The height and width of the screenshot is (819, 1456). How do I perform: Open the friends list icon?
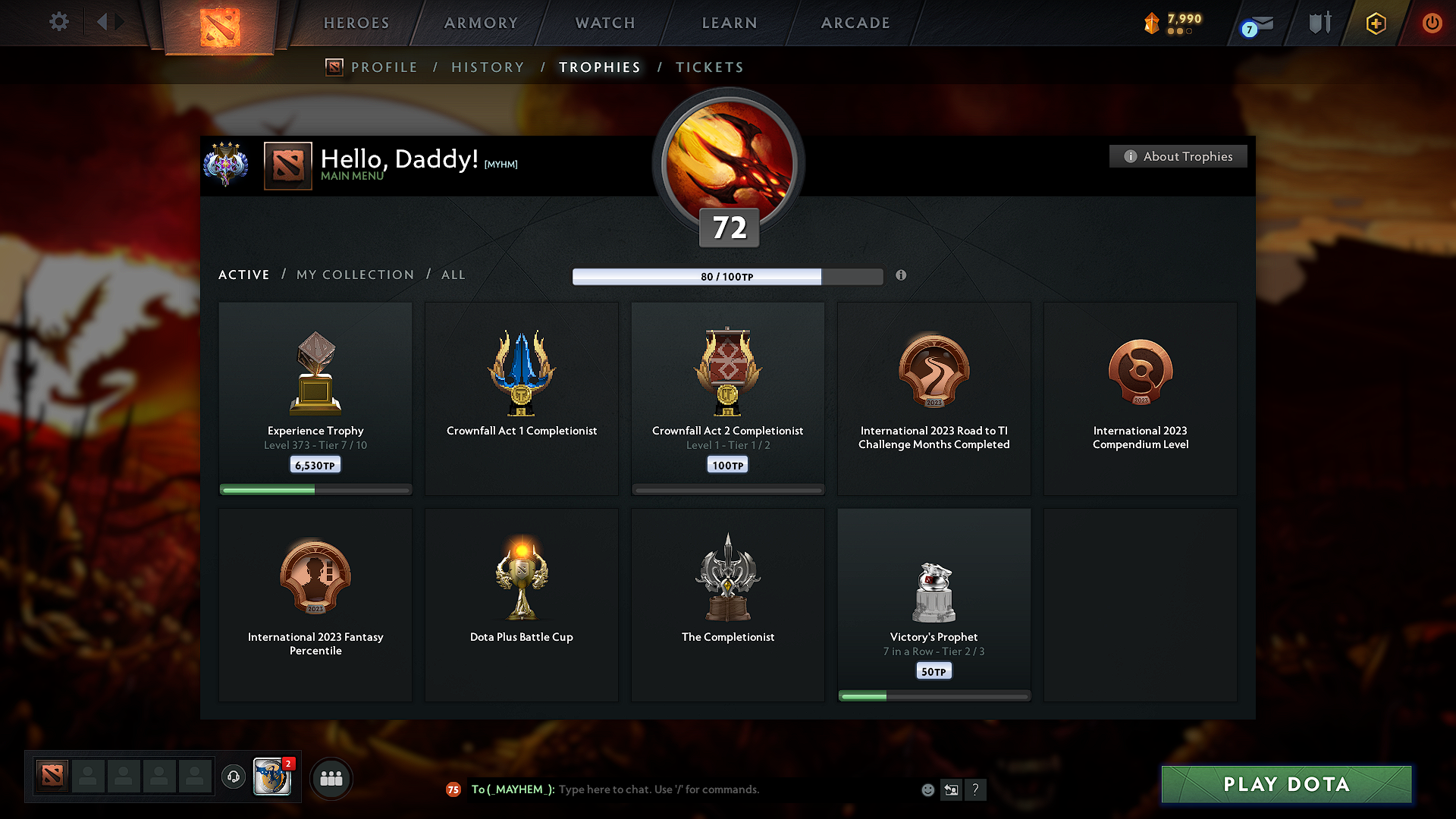tap(331, 778)
